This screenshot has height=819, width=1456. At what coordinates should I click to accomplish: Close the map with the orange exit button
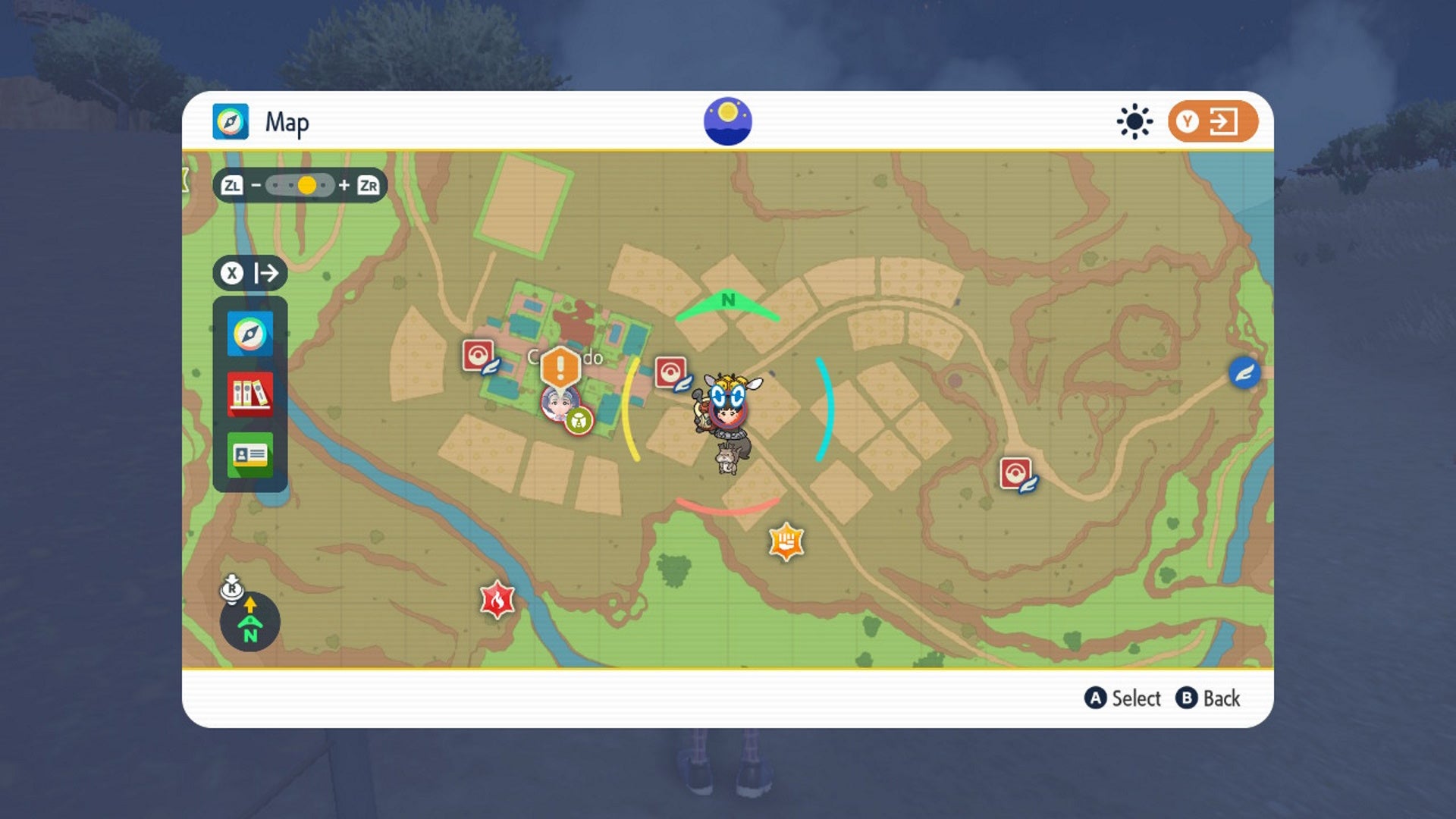(x=1212, y=121)
